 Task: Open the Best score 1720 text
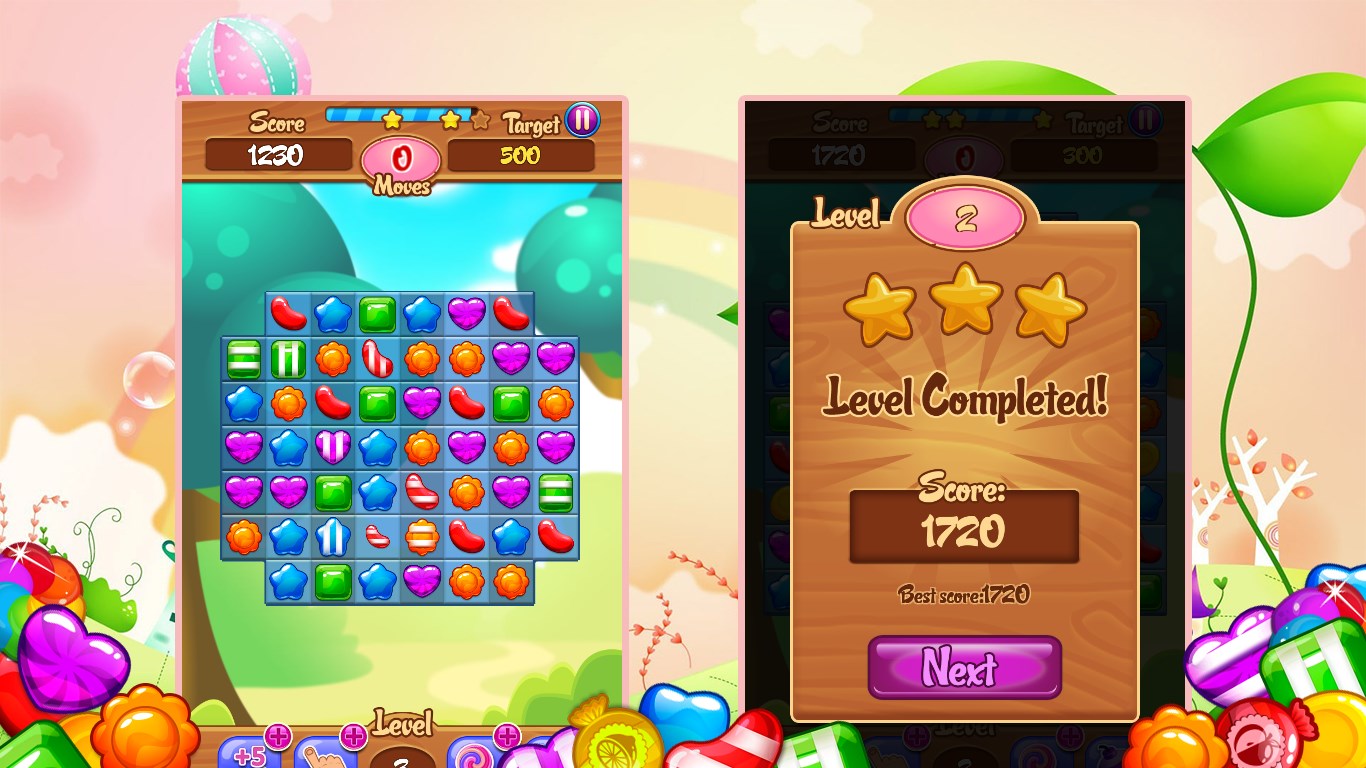point(963,592)
